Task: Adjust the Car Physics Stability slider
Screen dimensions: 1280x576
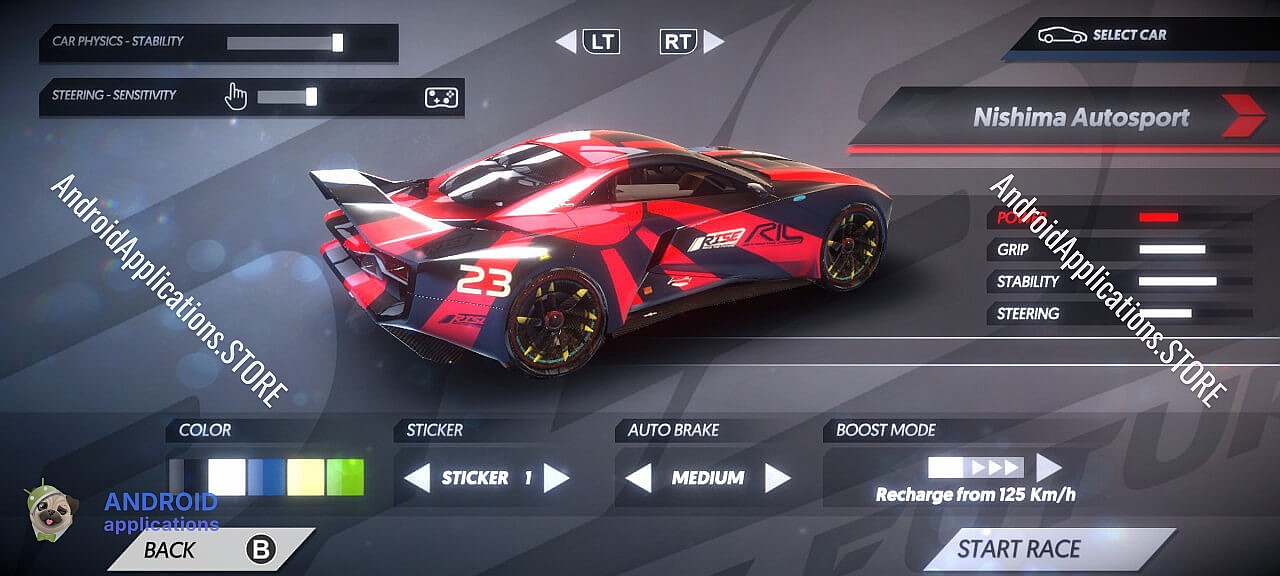Action: (337, 42)
